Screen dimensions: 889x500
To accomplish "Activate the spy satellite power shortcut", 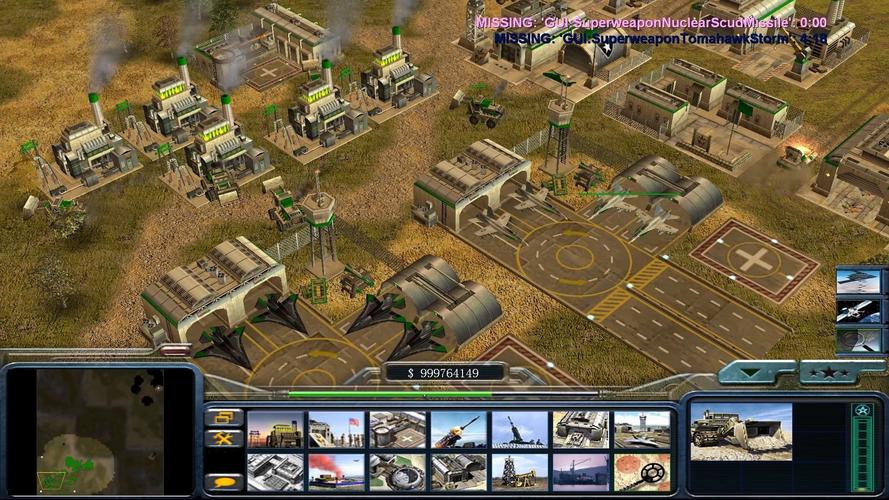I will tap(858, 311).
